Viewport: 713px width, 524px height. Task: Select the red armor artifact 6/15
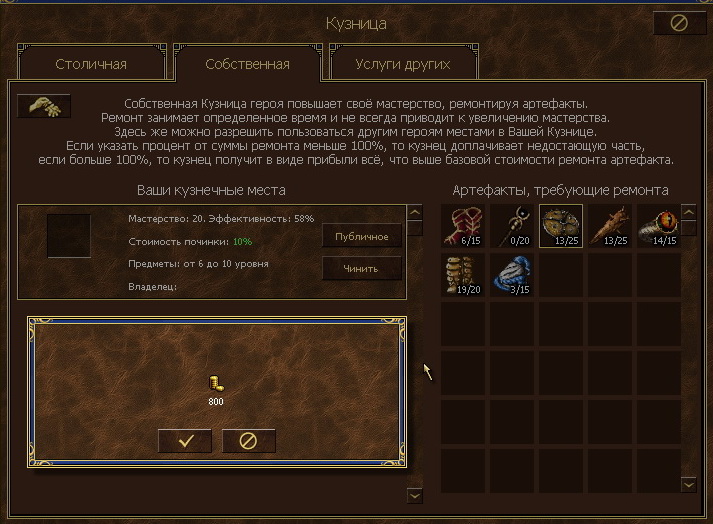tap(463, 225)
